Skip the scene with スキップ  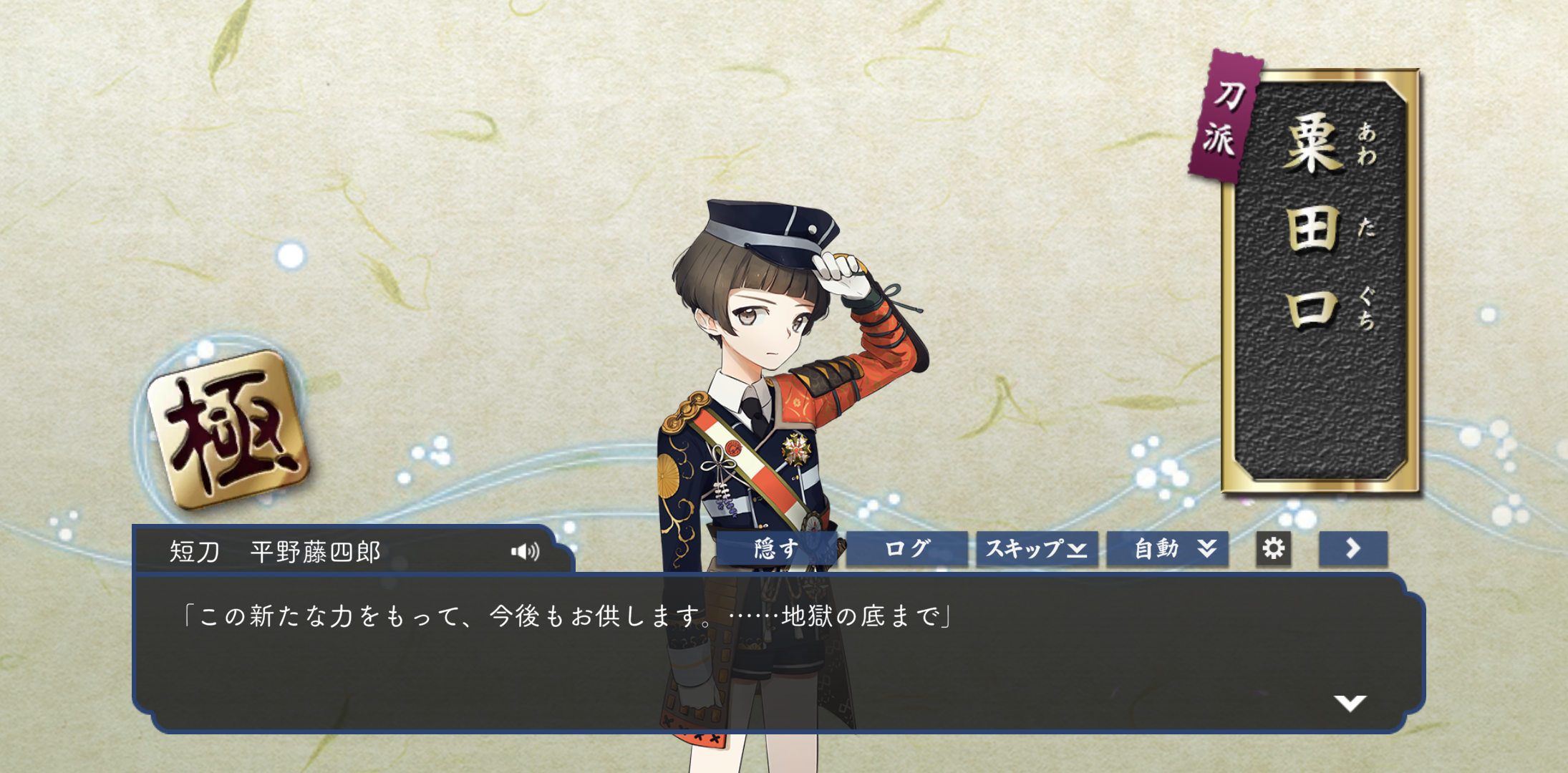[1037, 549]
